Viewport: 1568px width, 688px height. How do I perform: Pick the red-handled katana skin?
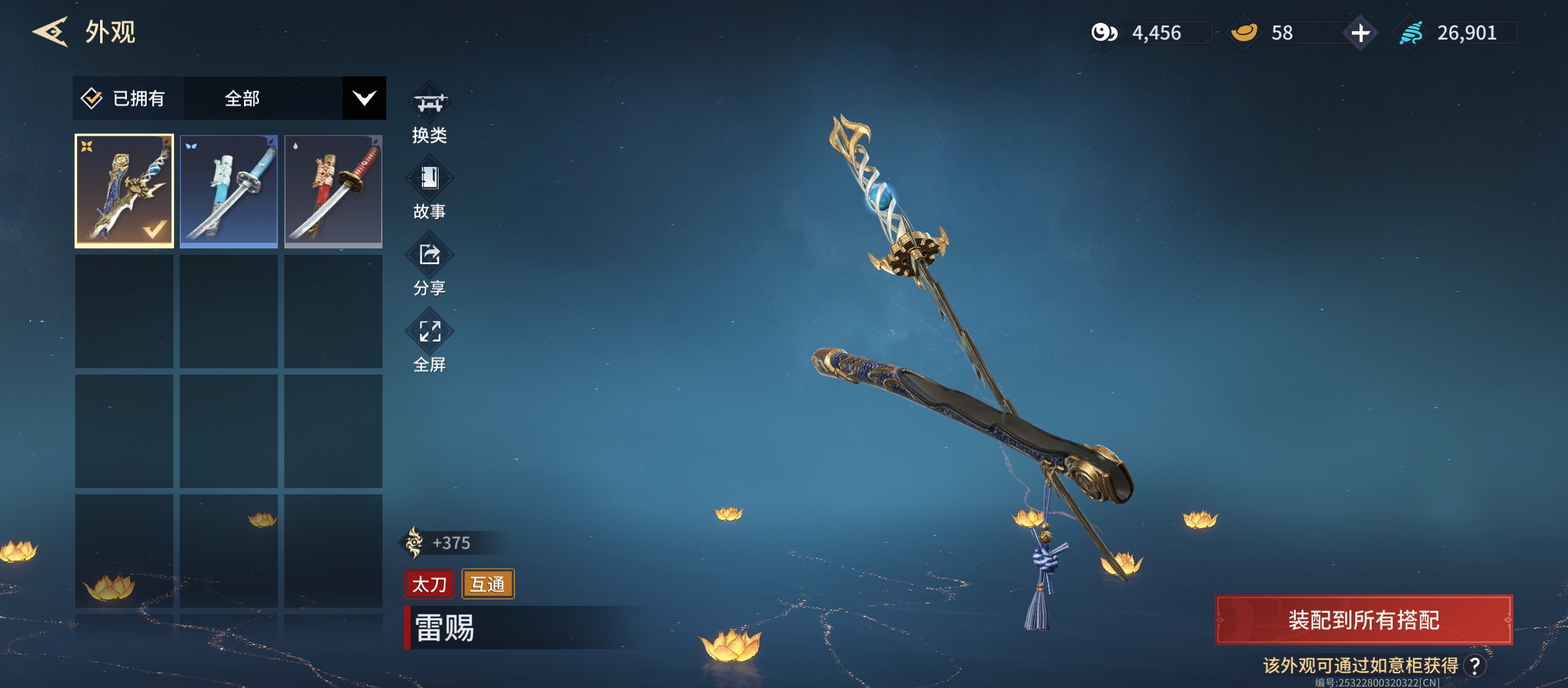(x=333, y=190)
